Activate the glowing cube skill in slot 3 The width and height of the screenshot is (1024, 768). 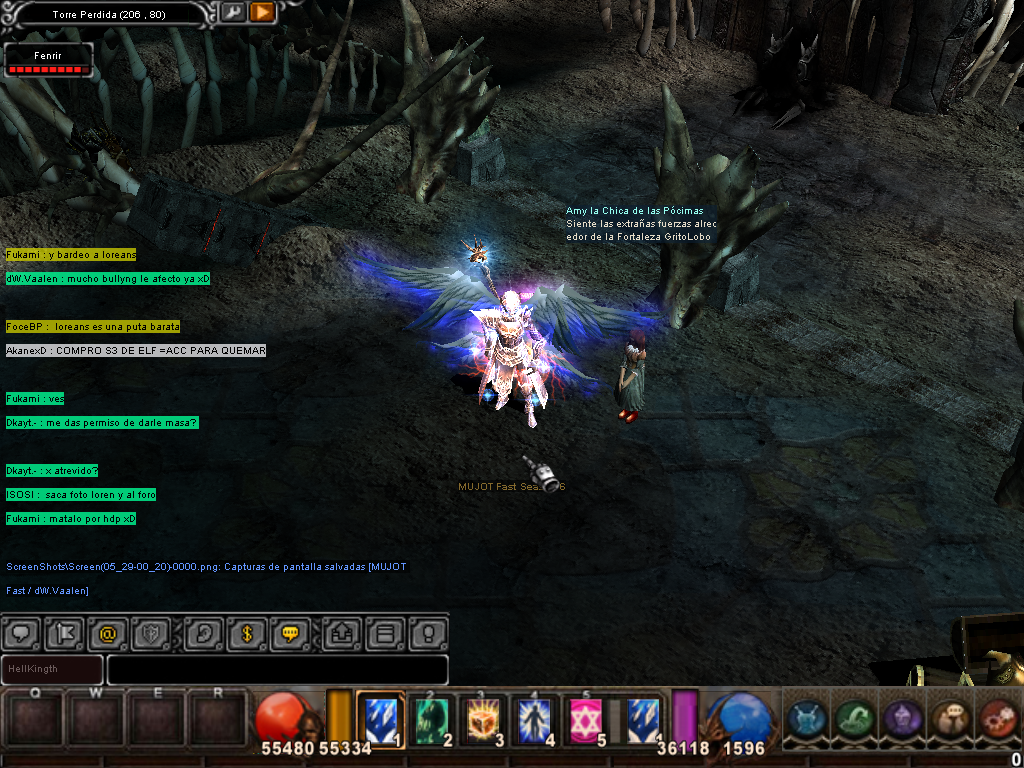[x=484, y=717]
